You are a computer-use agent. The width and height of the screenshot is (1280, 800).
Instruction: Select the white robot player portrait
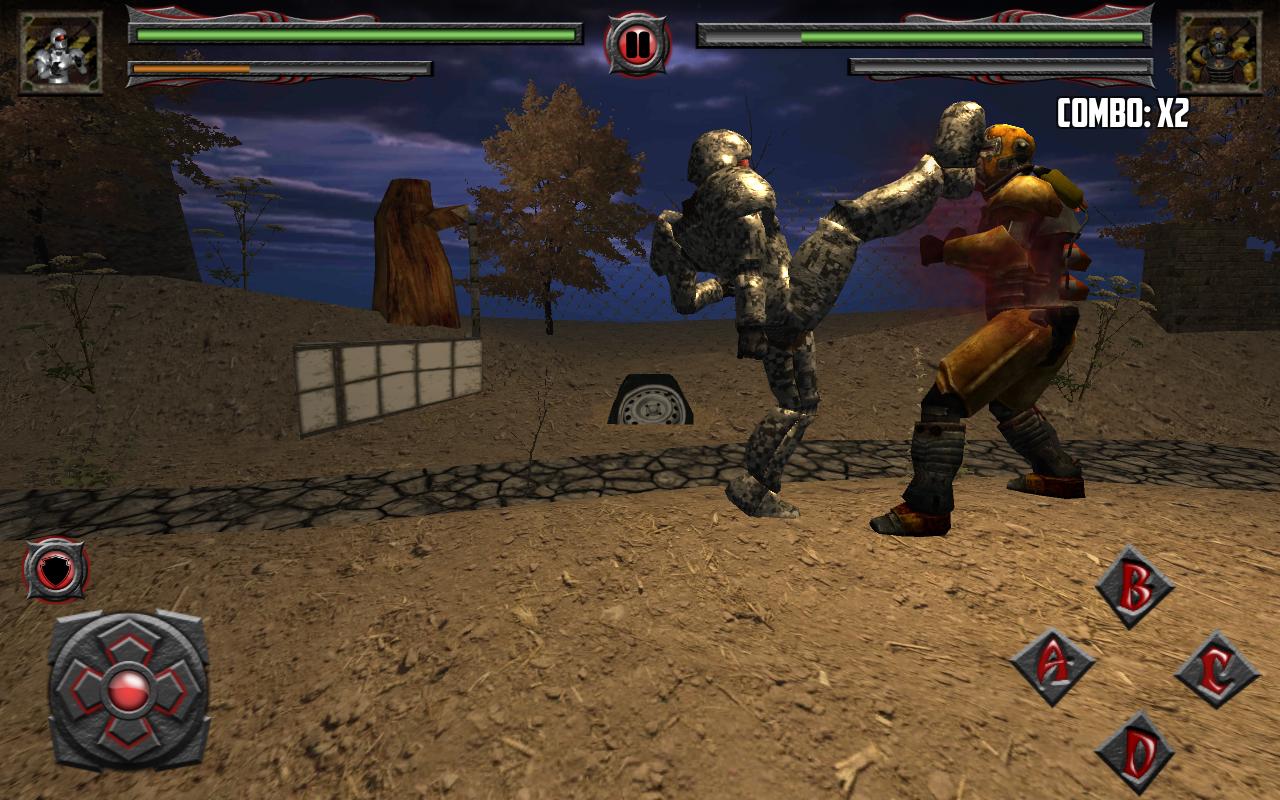point(61,53)
